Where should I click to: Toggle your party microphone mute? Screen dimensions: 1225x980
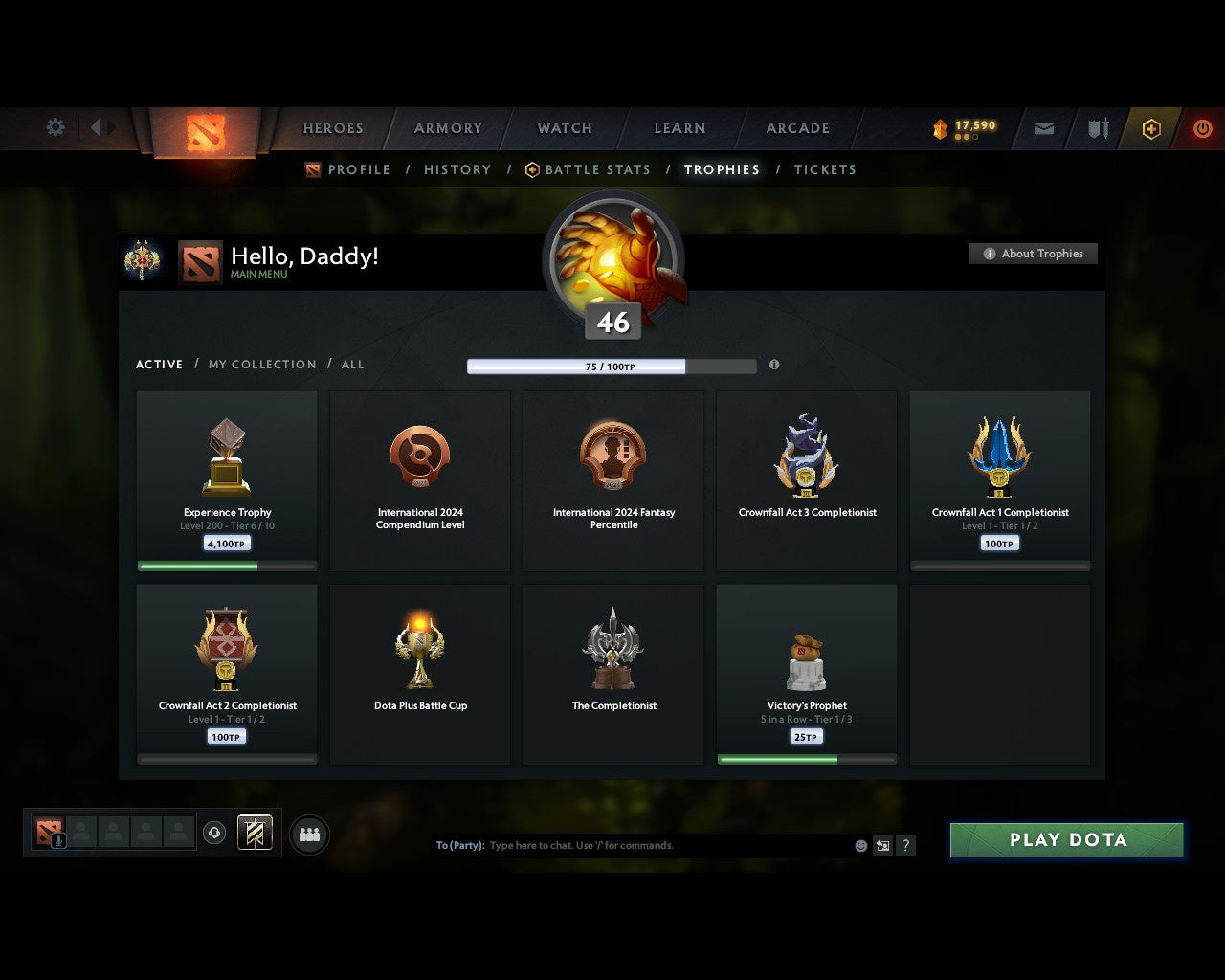click(59, 842)
